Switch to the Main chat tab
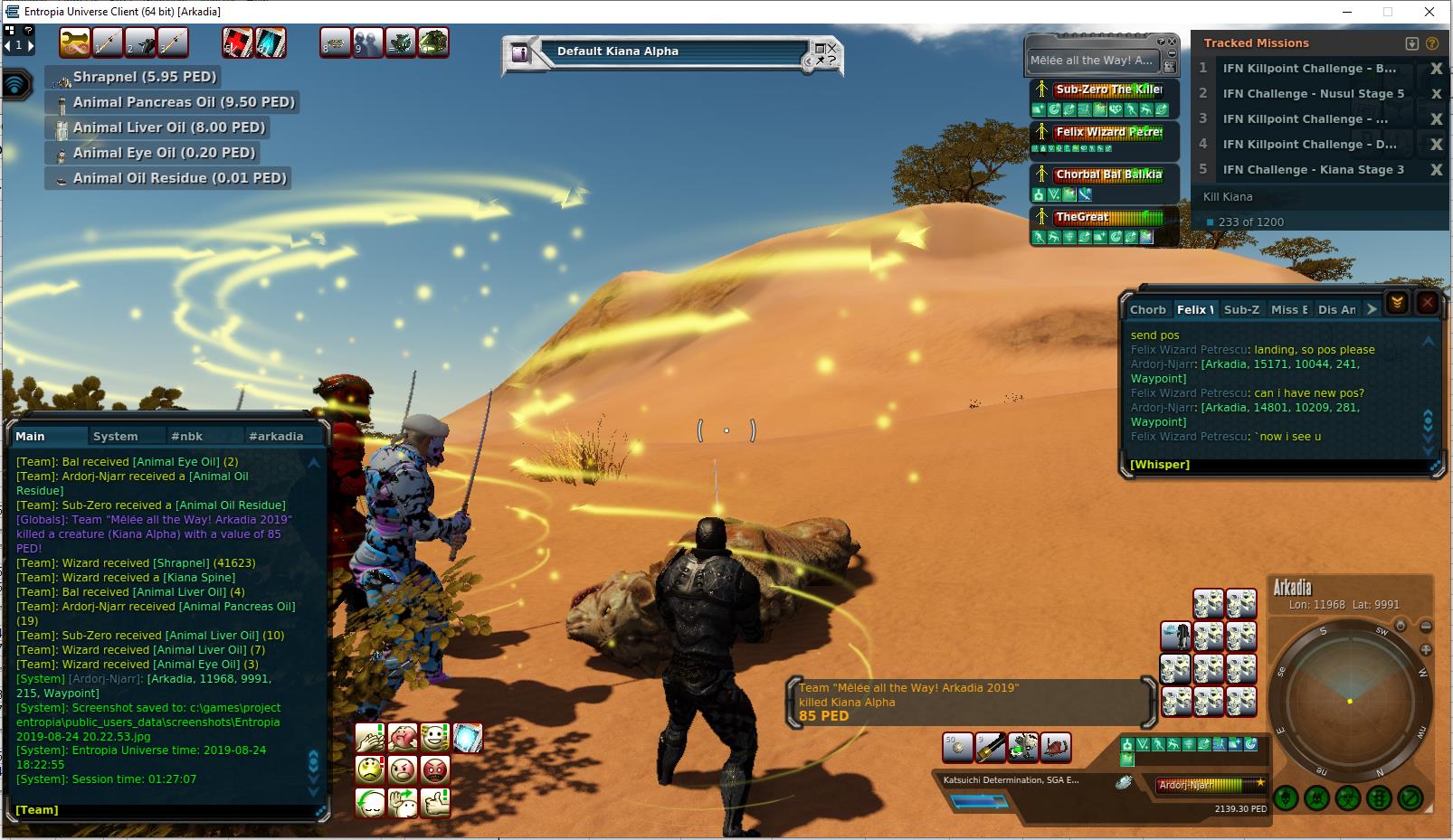This screenshot has height=840, width=1453. pyautogui.click(x=31, y=436)
